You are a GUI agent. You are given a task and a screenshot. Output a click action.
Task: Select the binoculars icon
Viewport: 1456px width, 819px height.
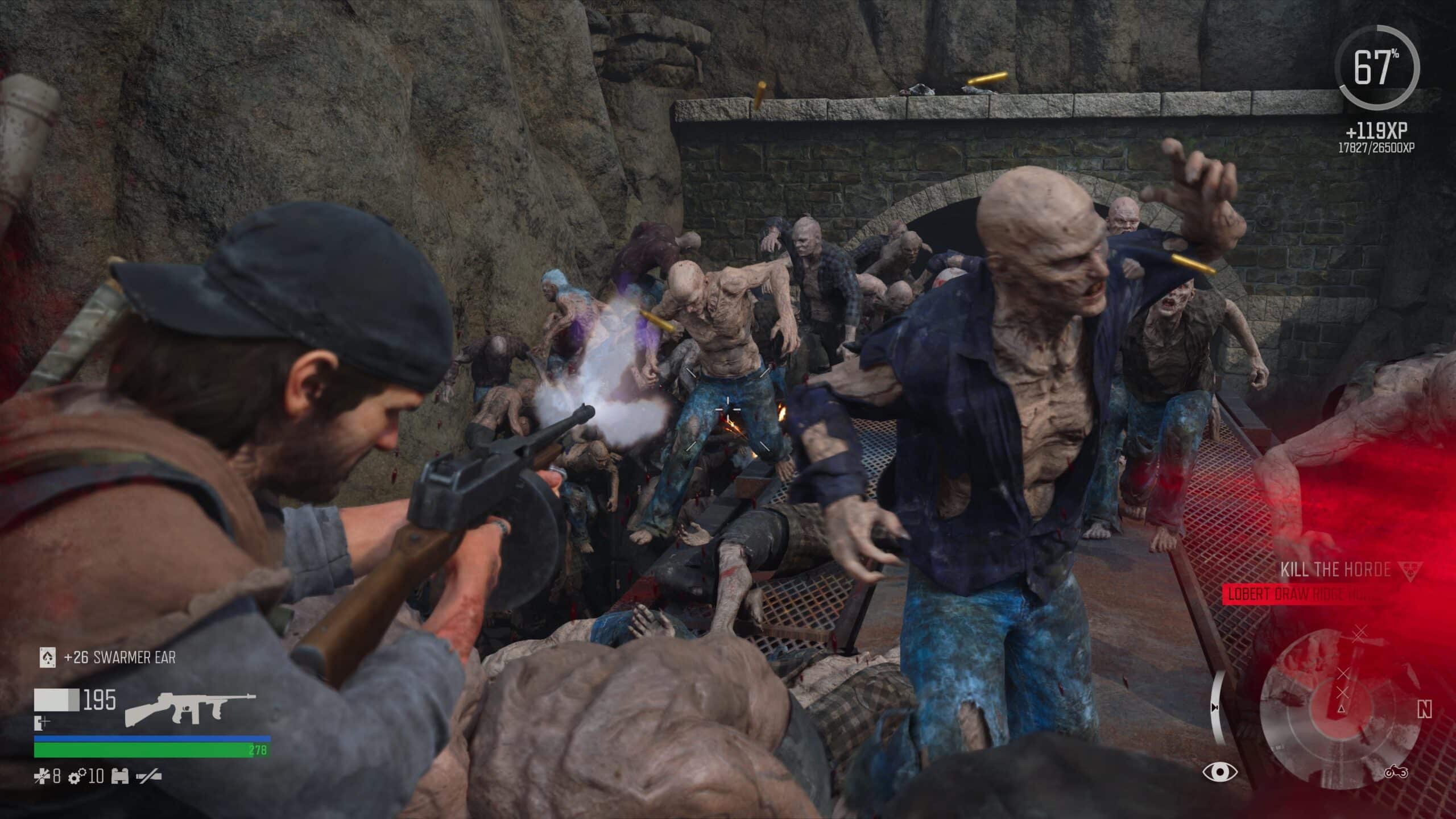(120, 776)
